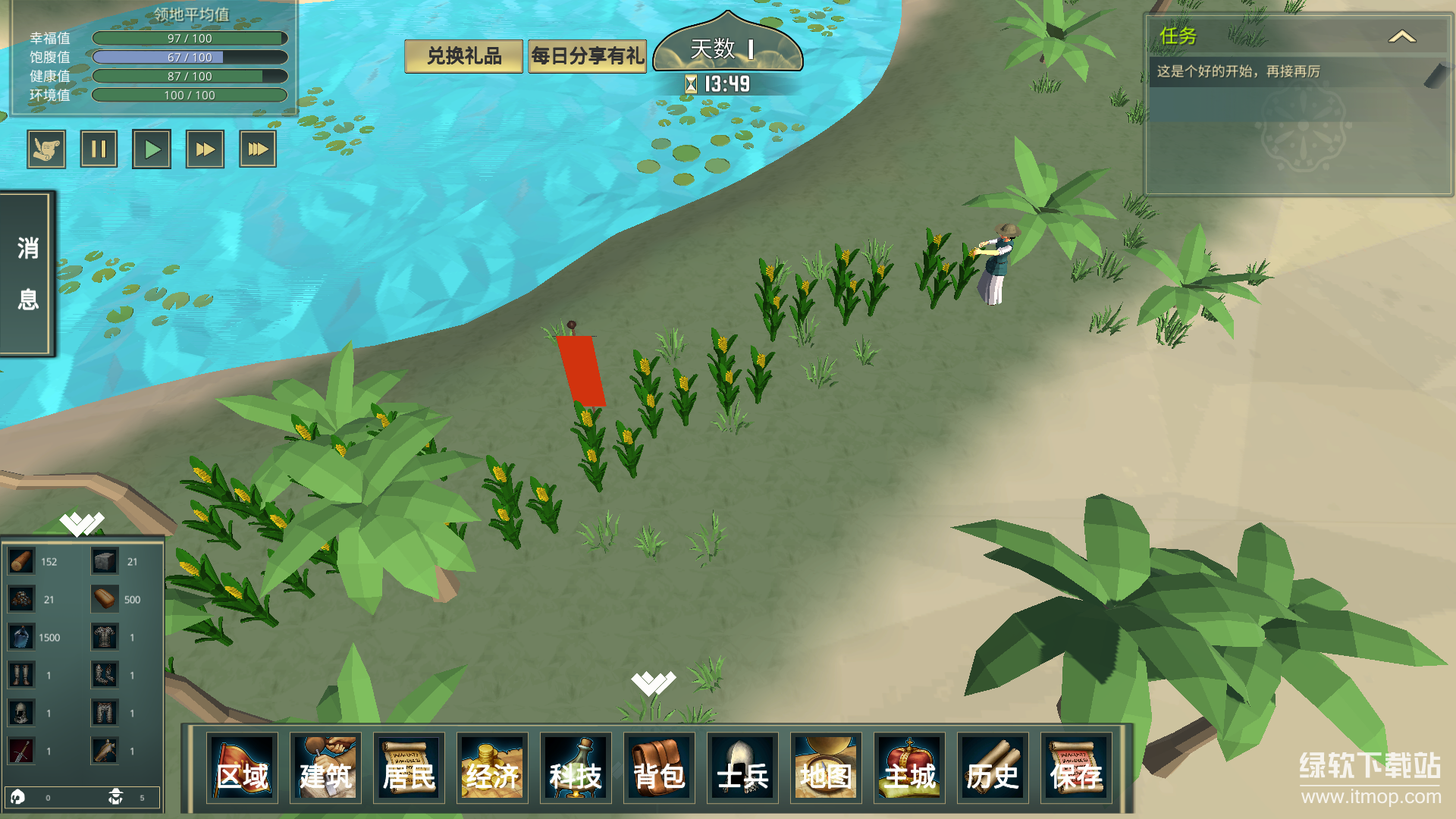Open the 区域 (Region) menu
1456x819 pixels.
click(242, 767)
